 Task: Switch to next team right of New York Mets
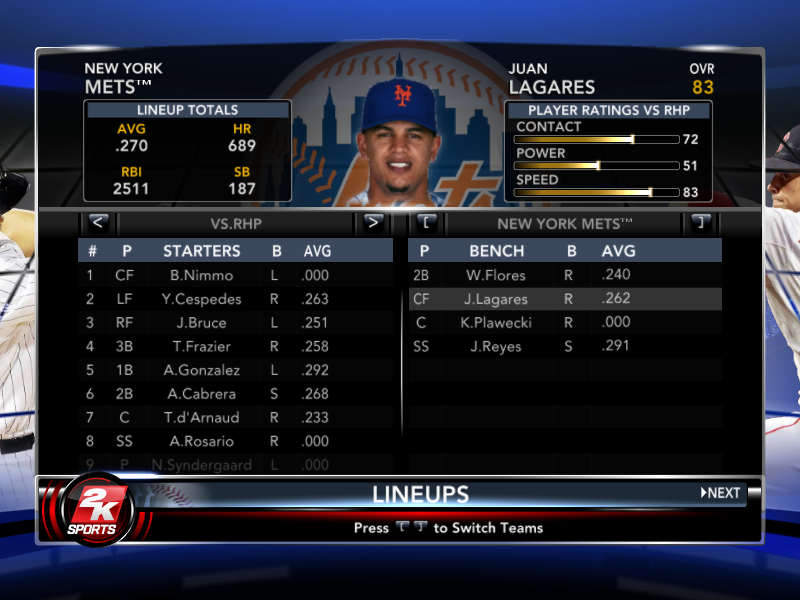point(700,222)
